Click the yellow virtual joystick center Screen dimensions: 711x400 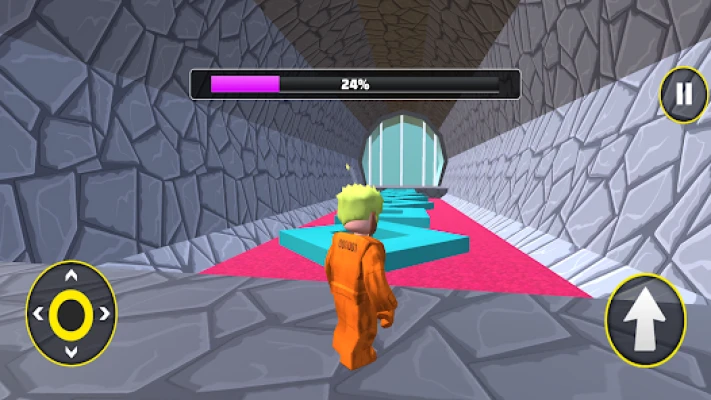coord(70,315)
